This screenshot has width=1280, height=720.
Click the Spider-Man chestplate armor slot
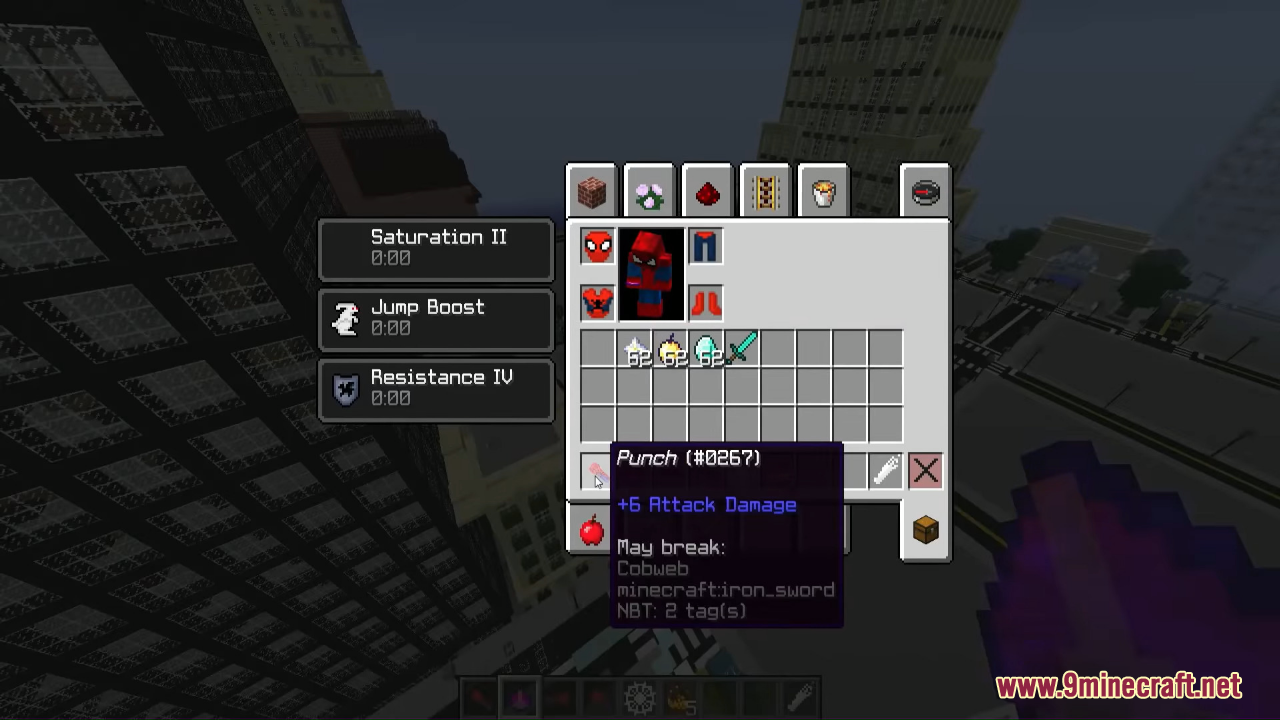click(x=596, y=304)
